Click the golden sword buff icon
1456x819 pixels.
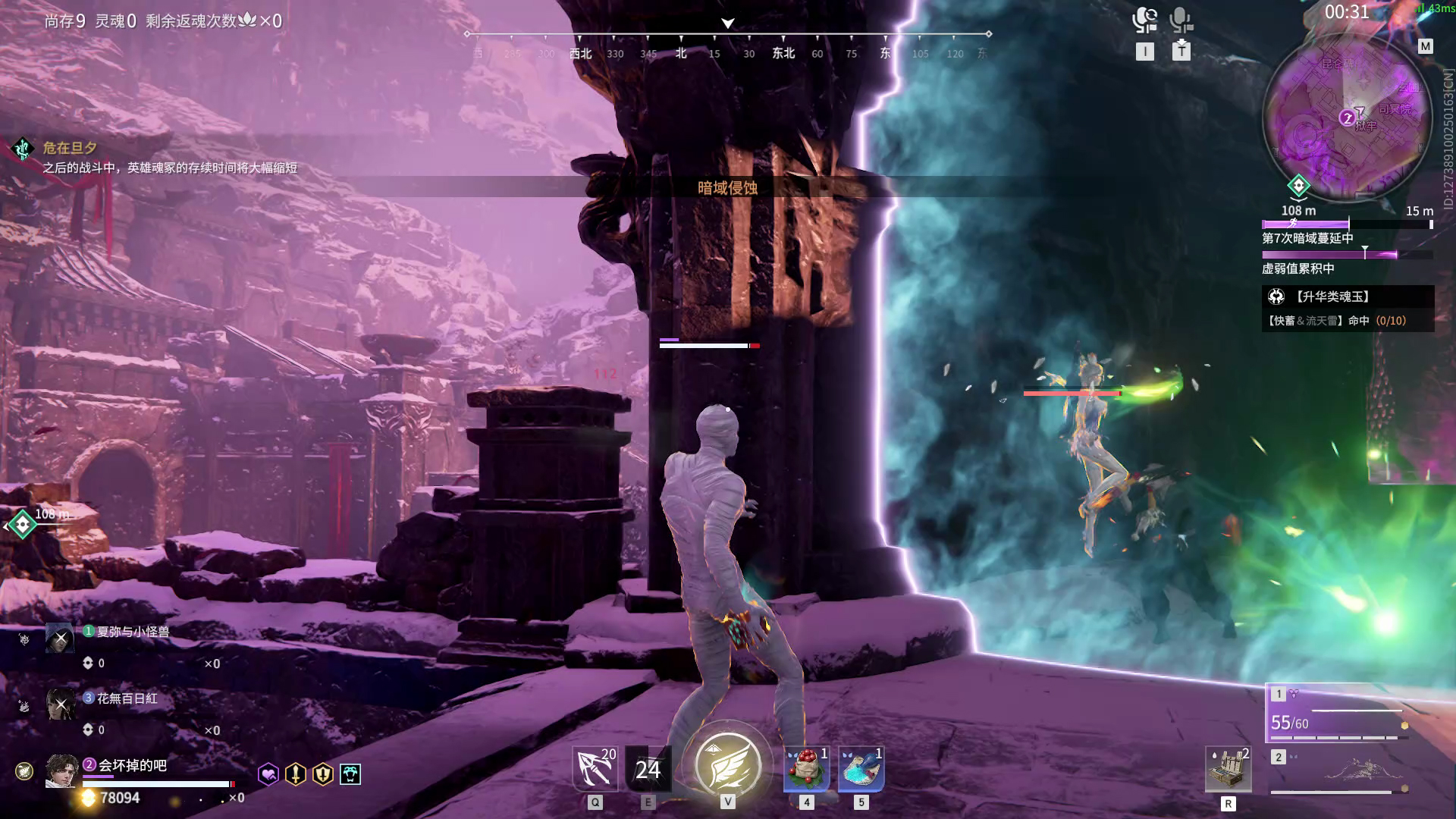[x=296, y=773]
